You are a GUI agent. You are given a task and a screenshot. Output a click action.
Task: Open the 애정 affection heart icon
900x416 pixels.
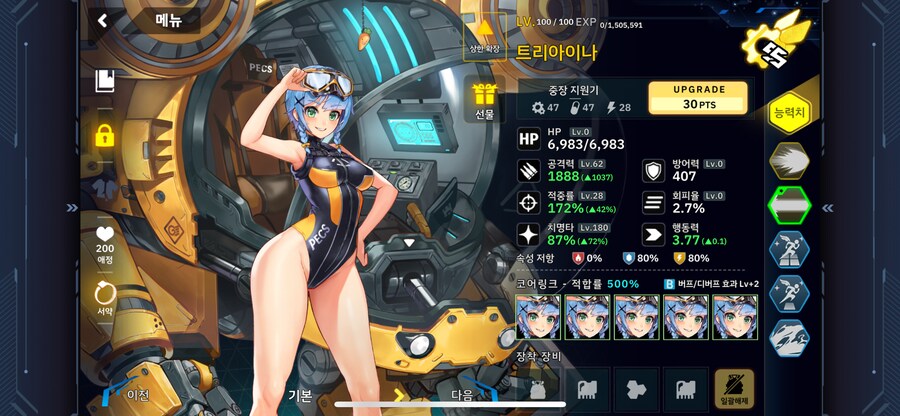(x=104, y=236)
